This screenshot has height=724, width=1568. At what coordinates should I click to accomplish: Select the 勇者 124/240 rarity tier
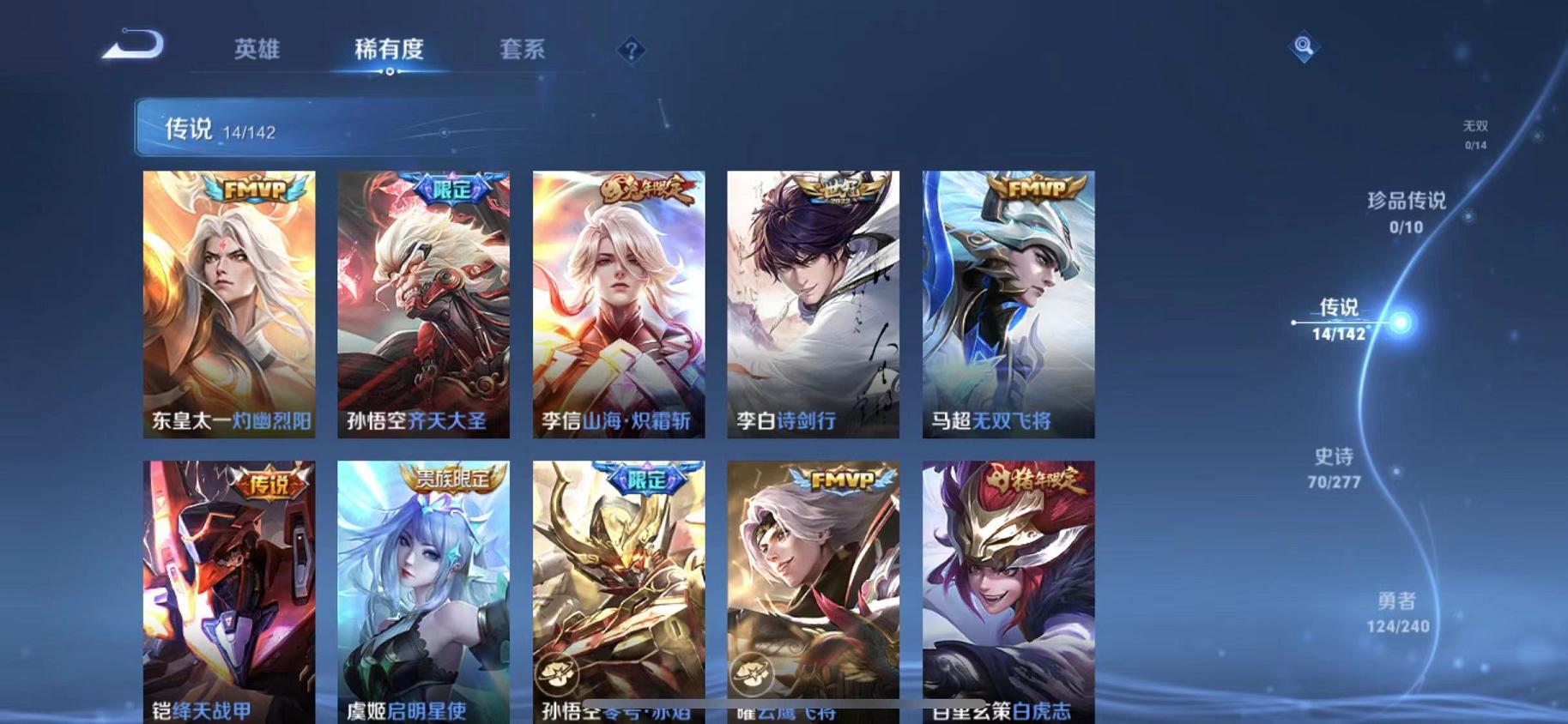[x=1398, y=612]
